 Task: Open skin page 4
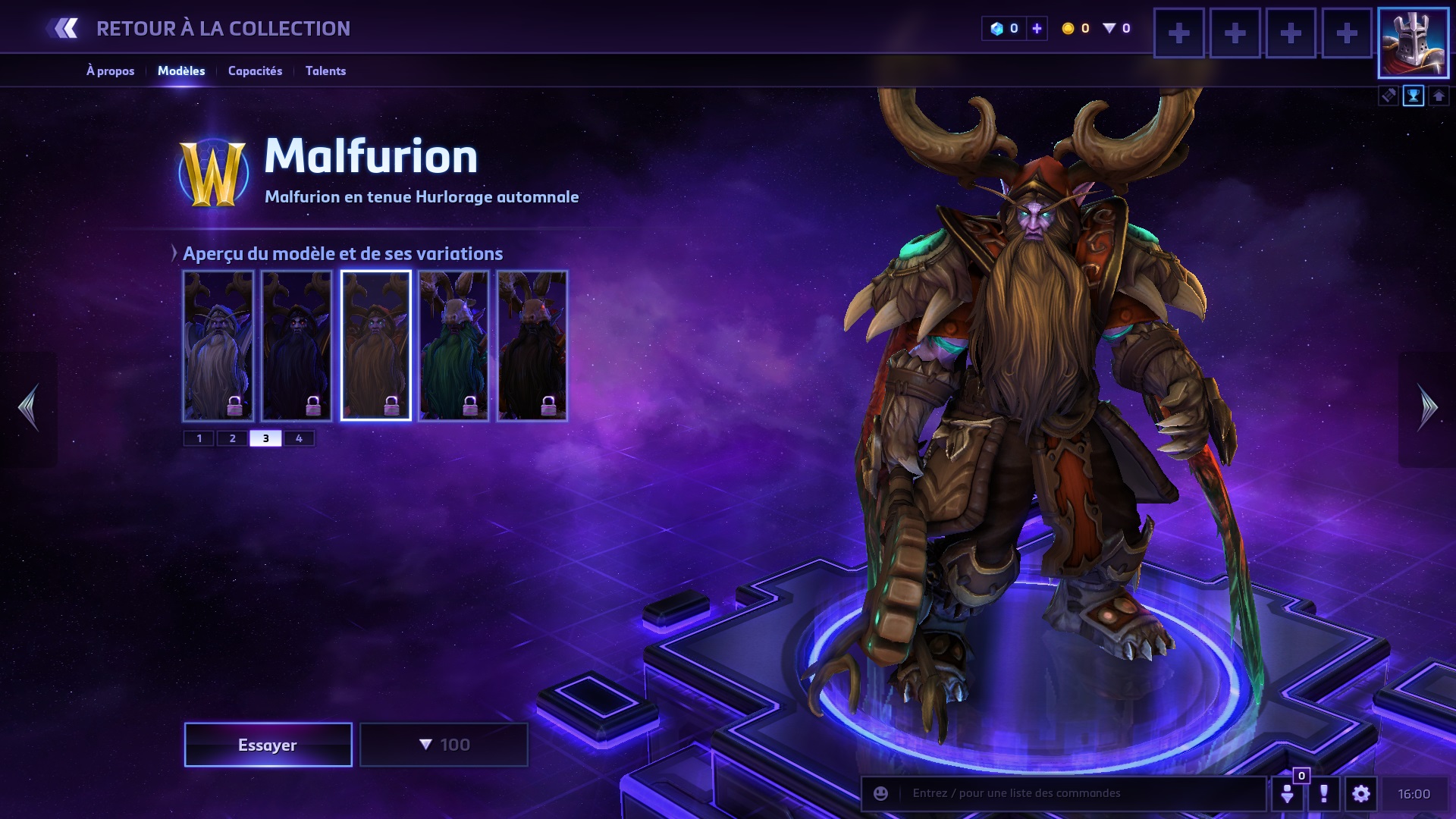tap(299, 438)
